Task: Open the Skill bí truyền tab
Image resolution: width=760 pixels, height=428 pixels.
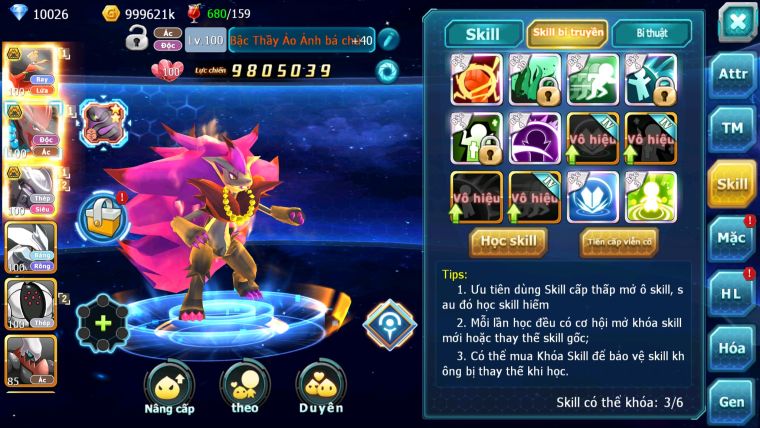Action: pyautogui.click(x=567, y=34)
